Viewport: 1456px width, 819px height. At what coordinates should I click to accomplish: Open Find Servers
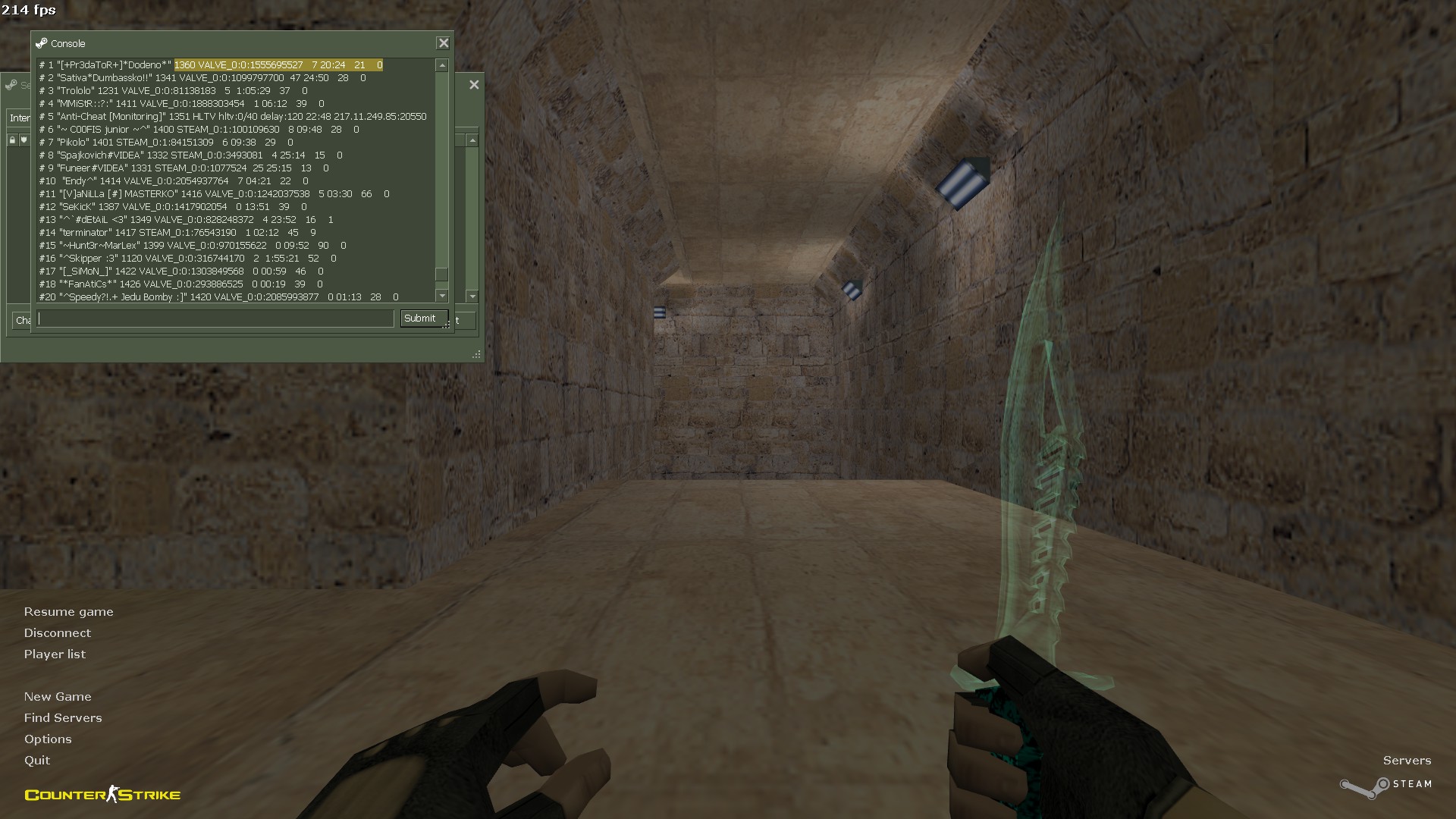(63, 718)
